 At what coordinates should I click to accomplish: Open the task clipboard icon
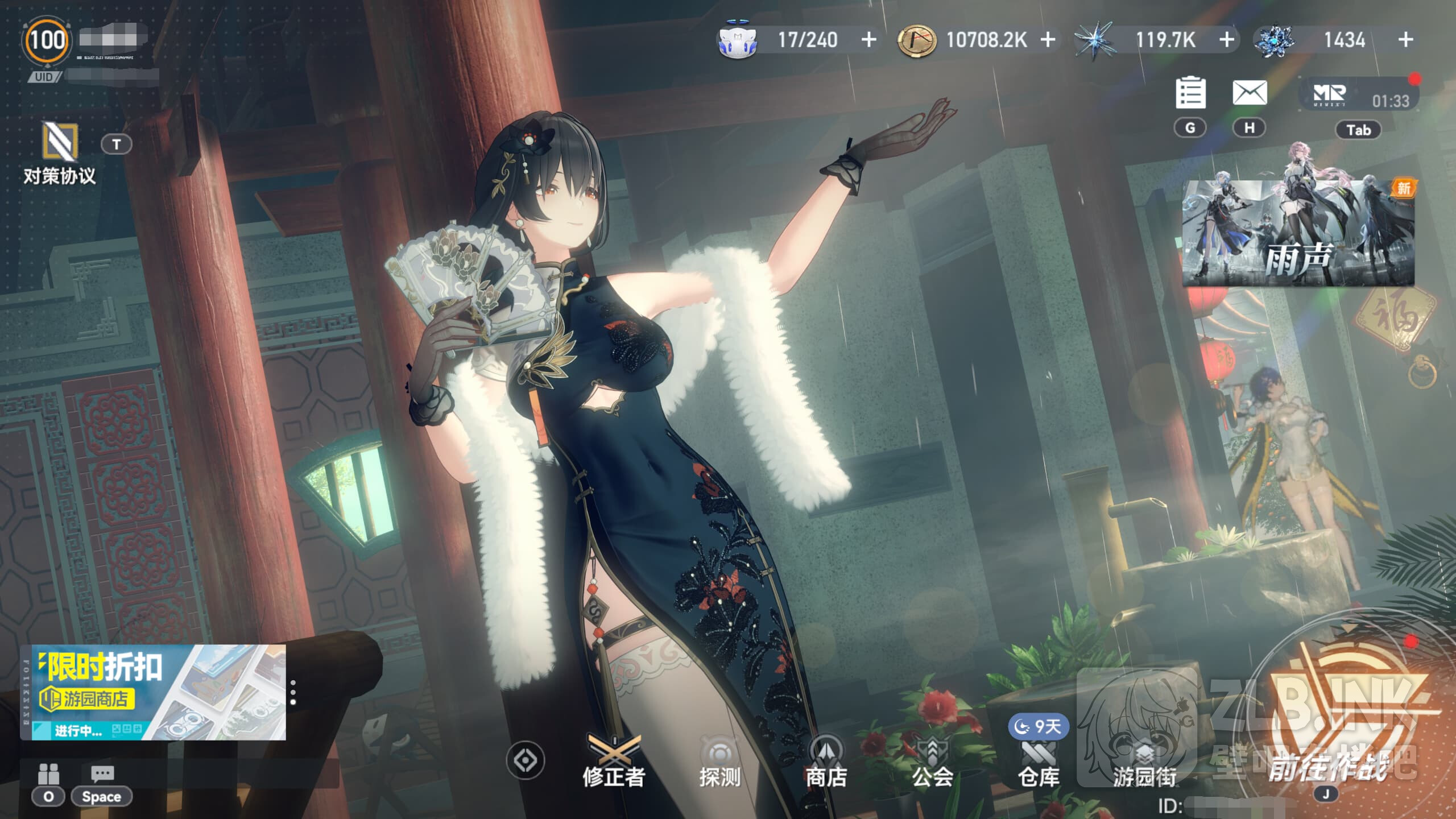[1190, 92]
